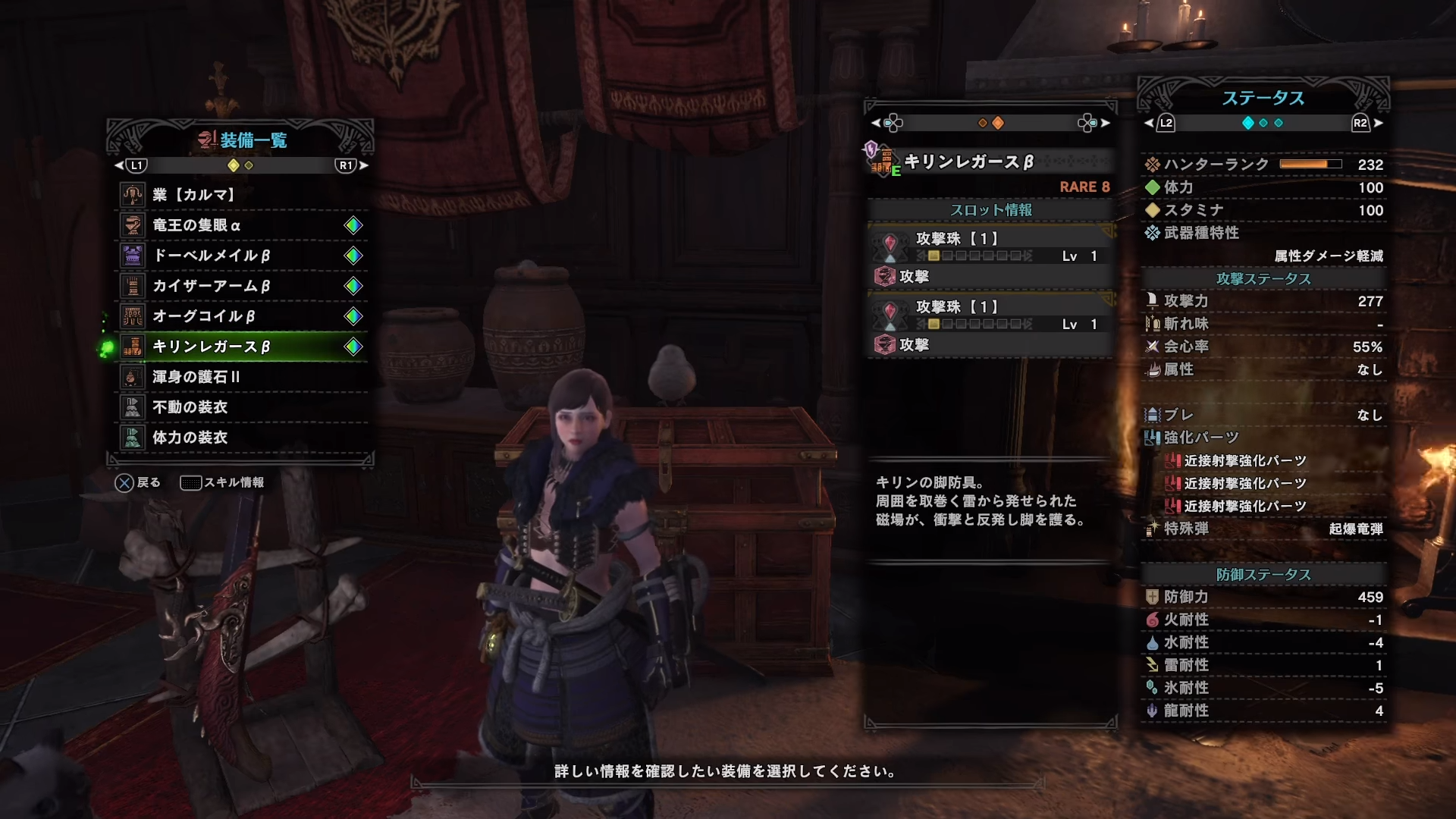Screen dimensions: 1456x819
Task: Select the 渾身の護石II charm row
Action: pyautogui.click(x=241, y=377)
